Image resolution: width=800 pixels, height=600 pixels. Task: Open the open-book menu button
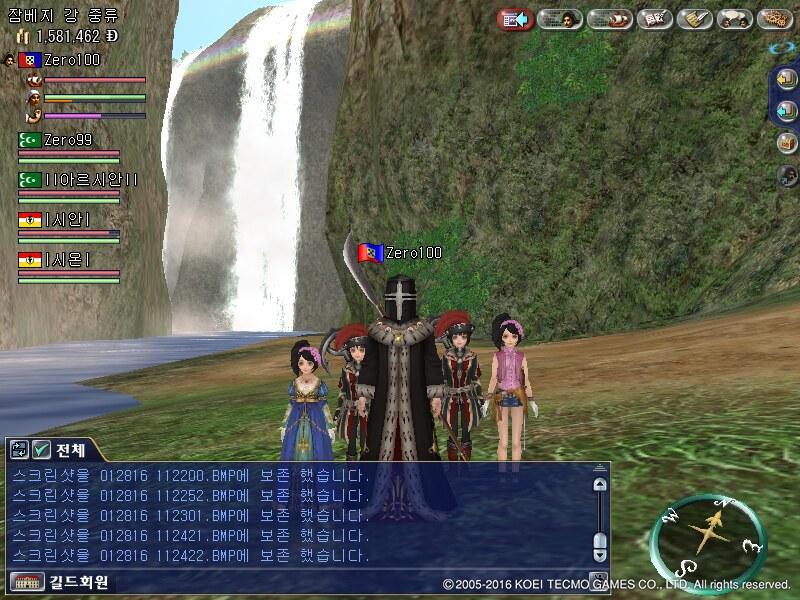click(655, 18)
